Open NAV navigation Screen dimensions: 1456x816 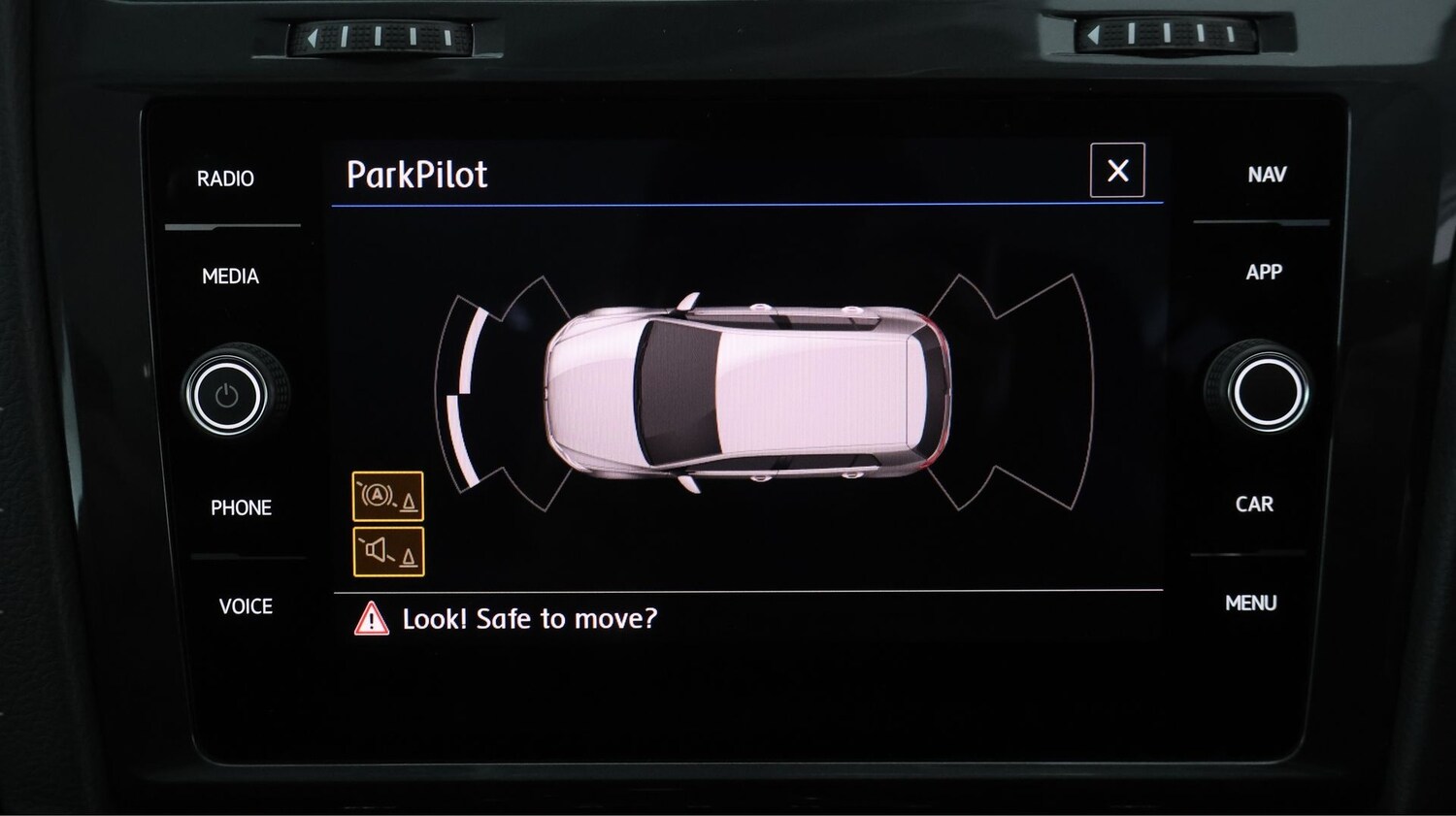point(1267,175)
